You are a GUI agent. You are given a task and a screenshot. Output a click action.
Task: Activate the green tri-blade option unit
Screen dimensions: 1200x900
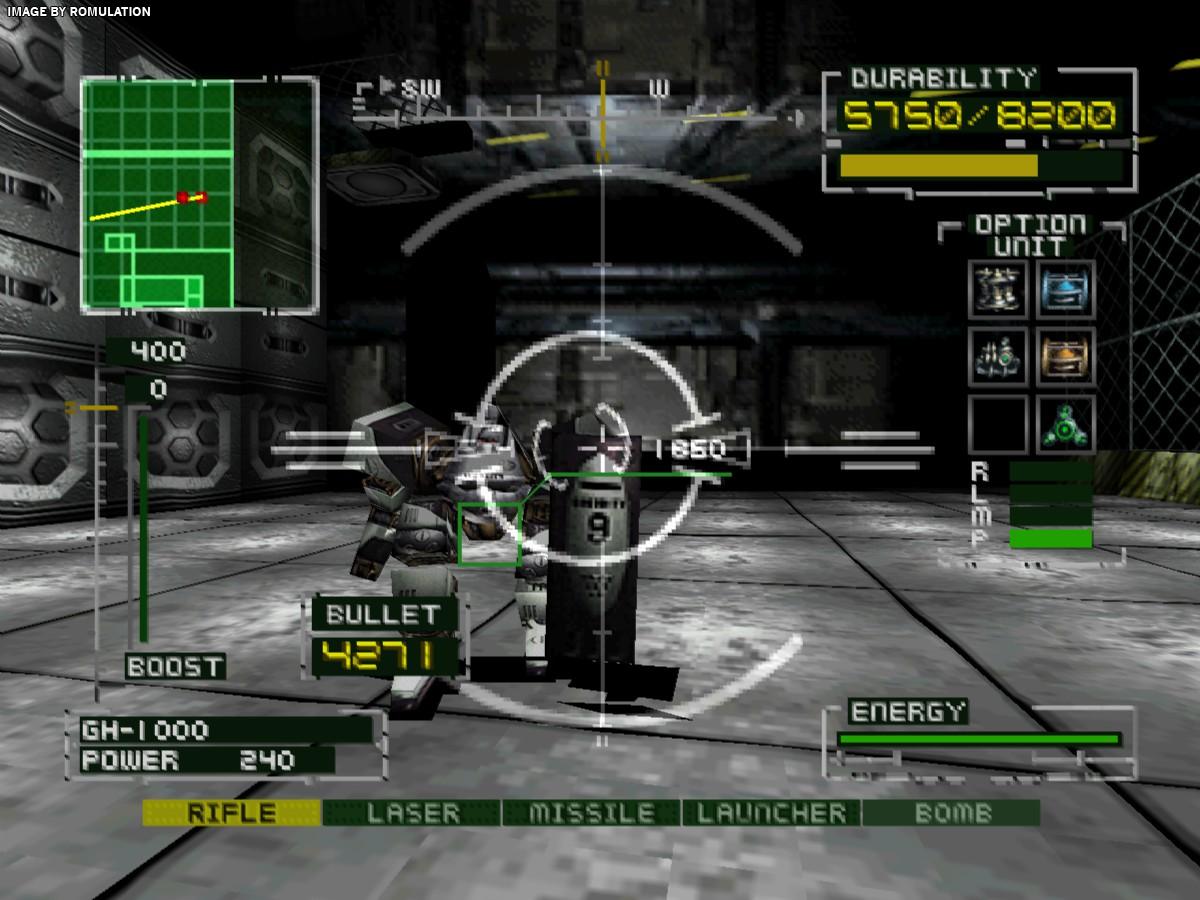tap(1065, 425)
